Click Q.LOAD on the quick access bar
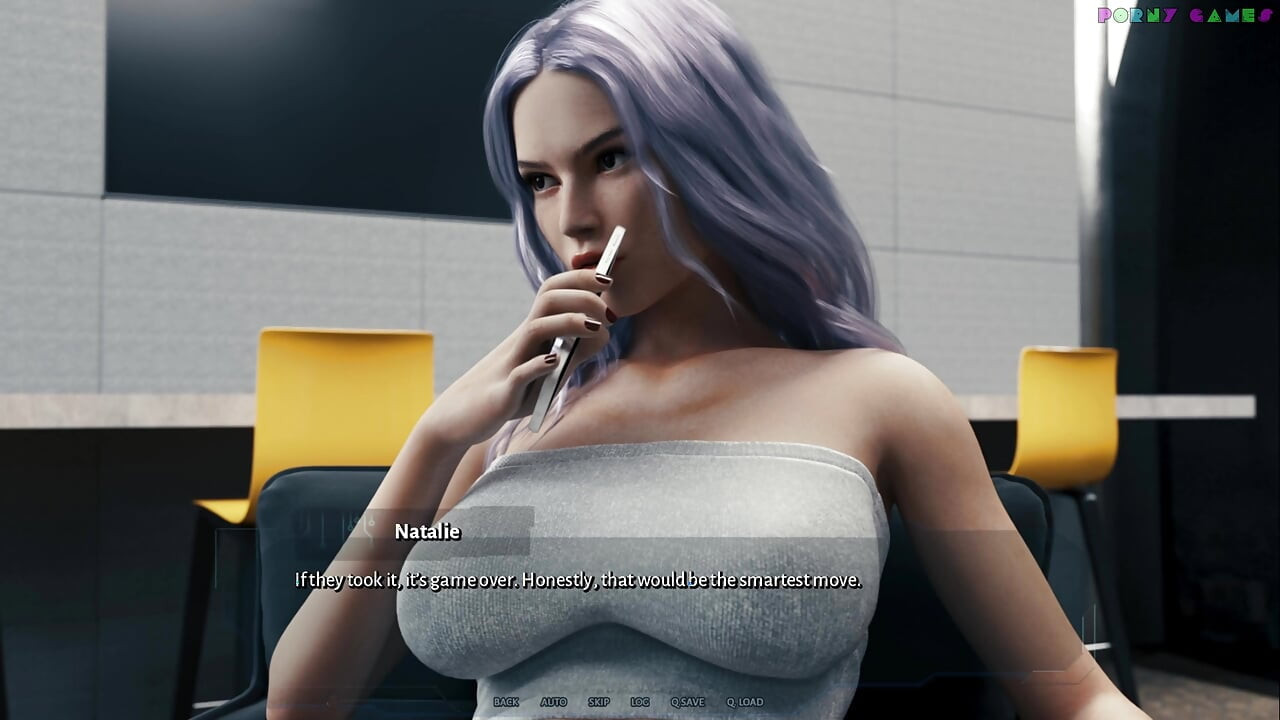 744,702
